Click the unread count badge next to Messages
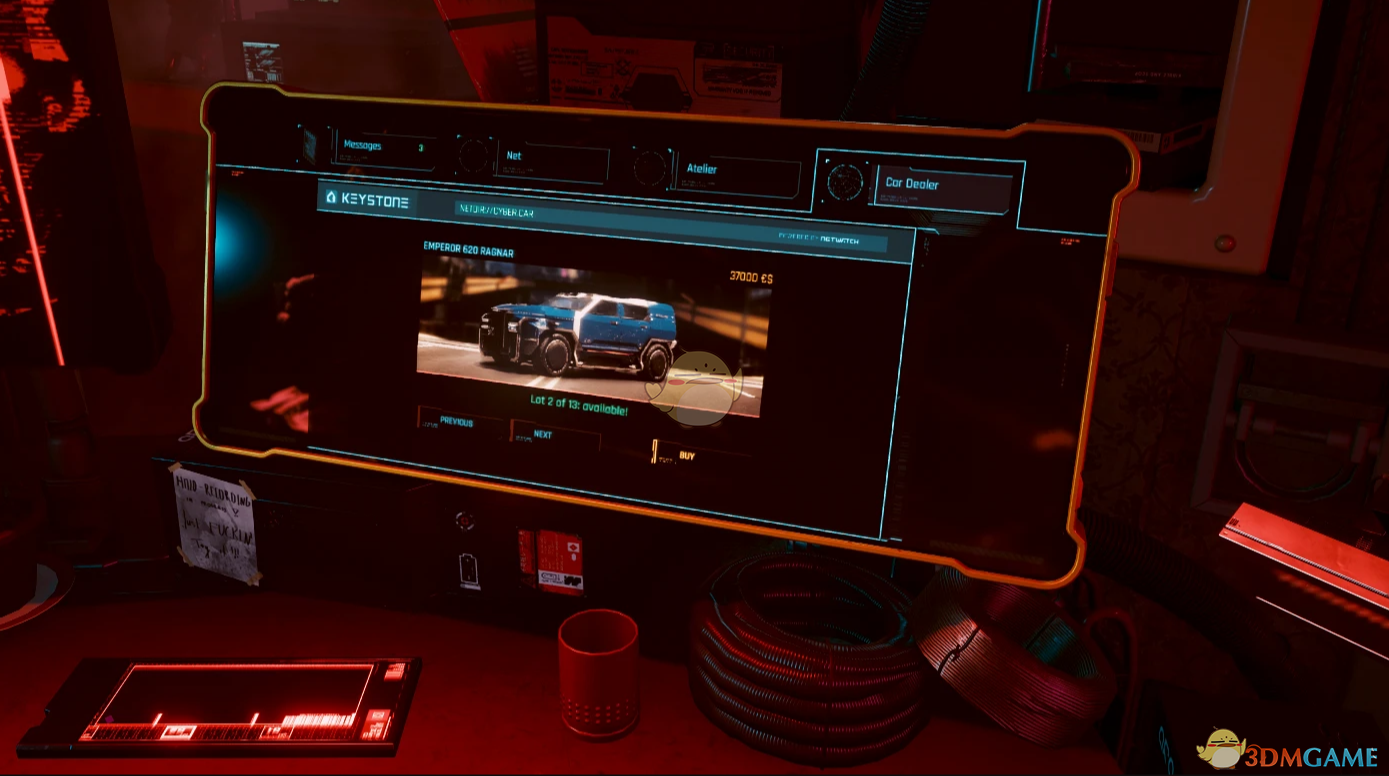Image resolution: width=1389 pixels, height=776 pixels. point(421,149)
